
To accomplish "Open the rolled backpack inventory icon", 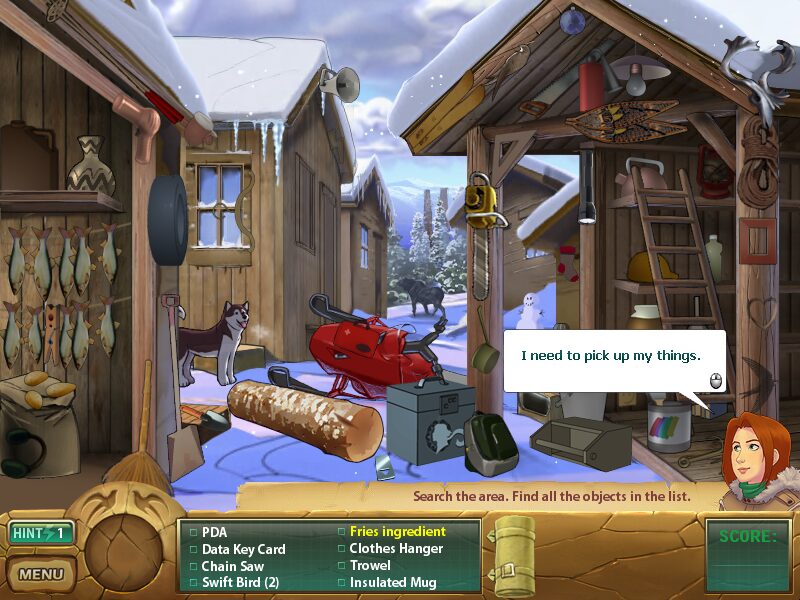I will pyautogui.click(x=516, y=555).
